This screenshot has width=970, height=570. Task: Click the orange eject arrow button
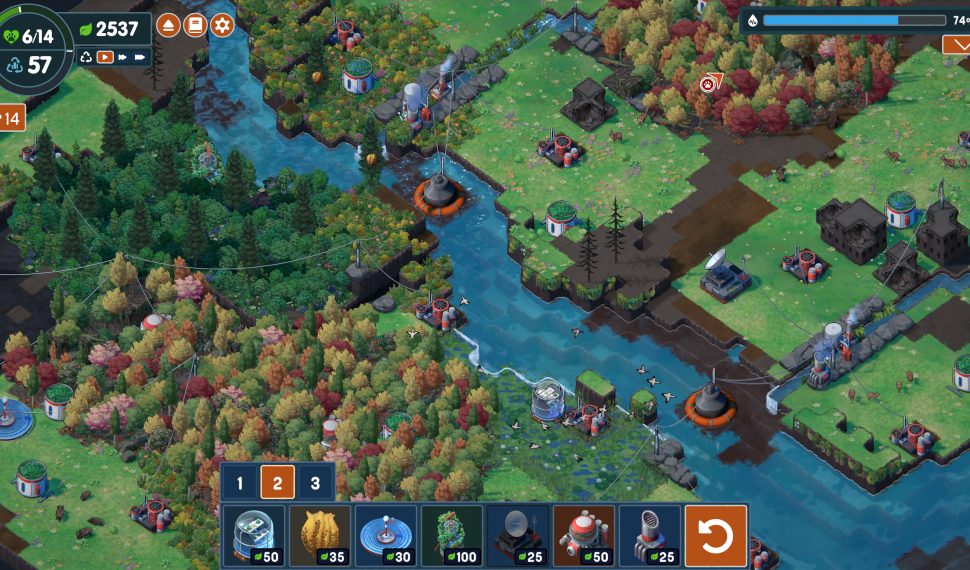168,25
